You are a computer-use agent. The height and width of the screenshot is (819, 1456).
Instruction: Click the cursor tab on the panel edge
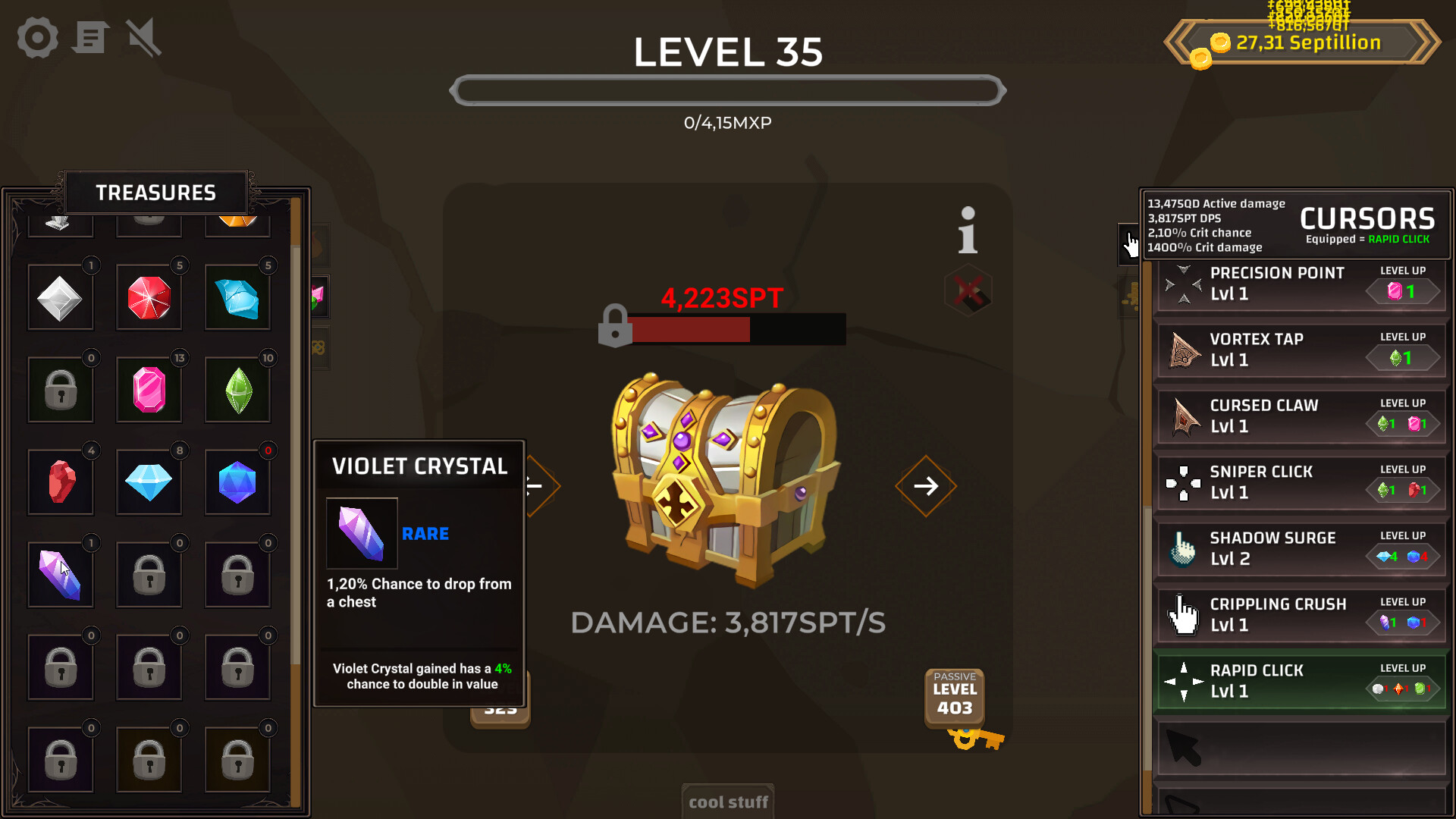point(1128,244)
